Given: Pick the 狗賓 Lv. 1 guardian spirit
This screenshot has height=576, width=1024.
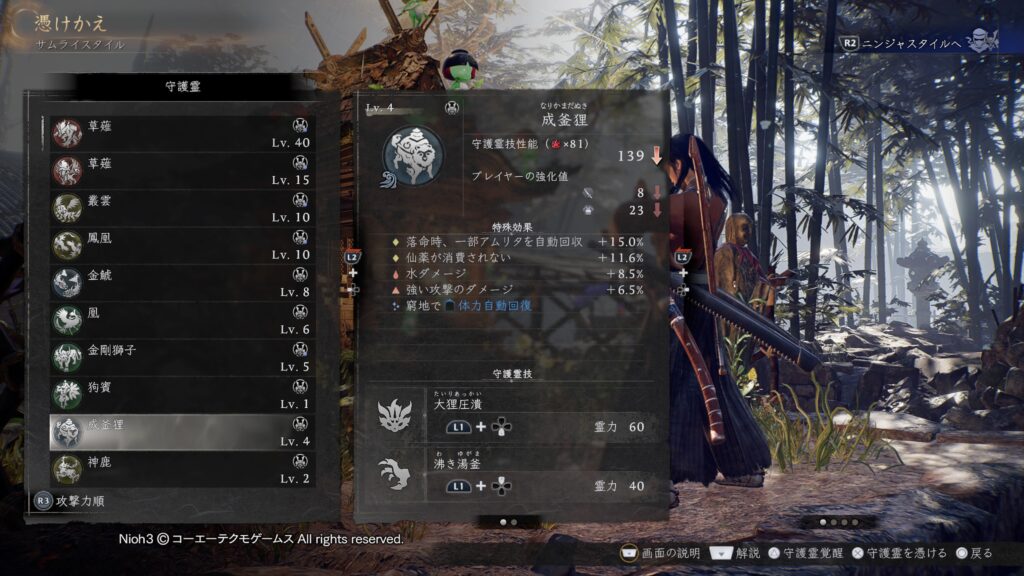Looking at the screenshot, I should pos(182,394).
